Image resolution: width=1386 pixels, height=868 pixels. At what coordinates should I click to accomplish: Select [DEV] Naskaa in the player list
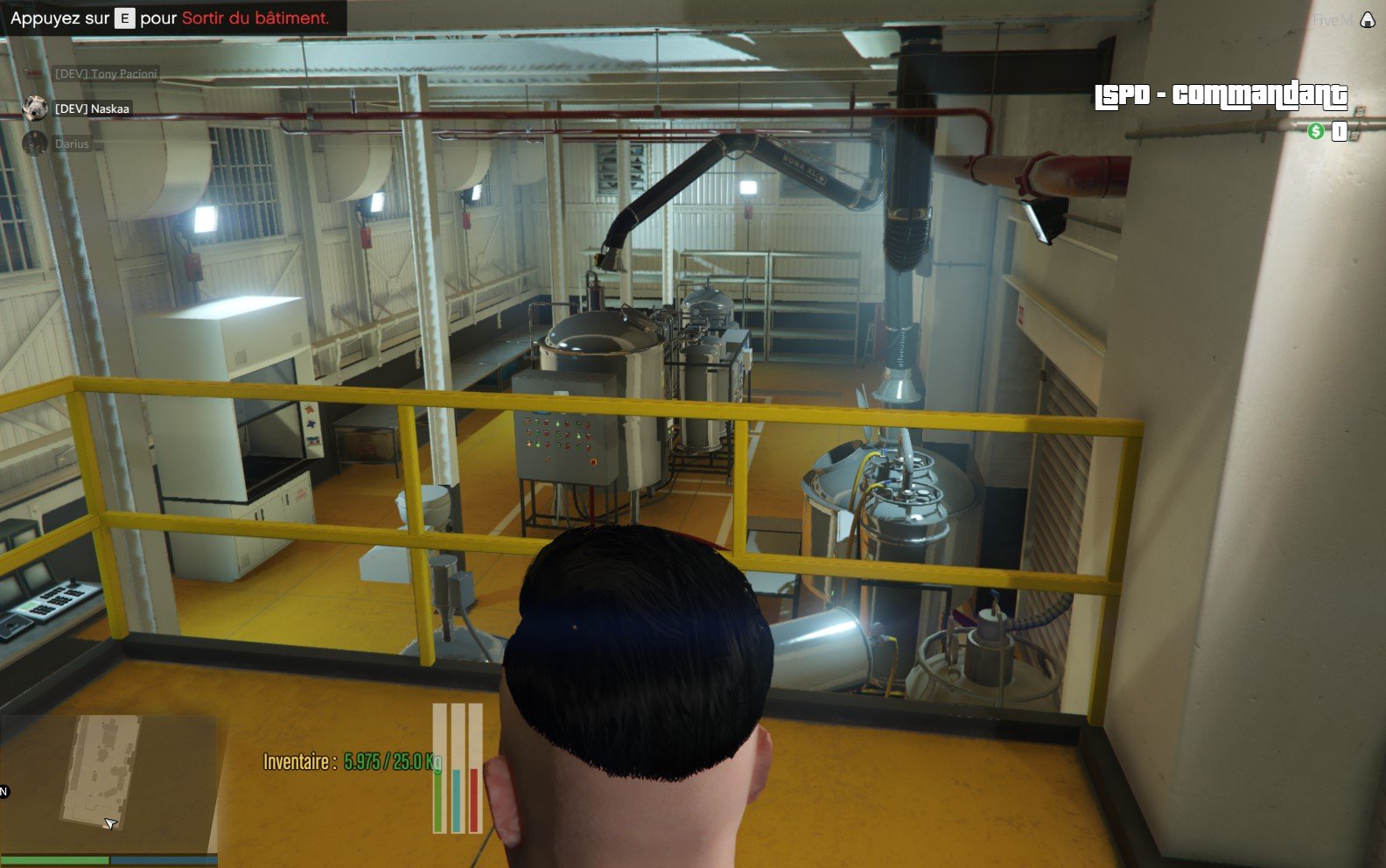click(92, 108)
